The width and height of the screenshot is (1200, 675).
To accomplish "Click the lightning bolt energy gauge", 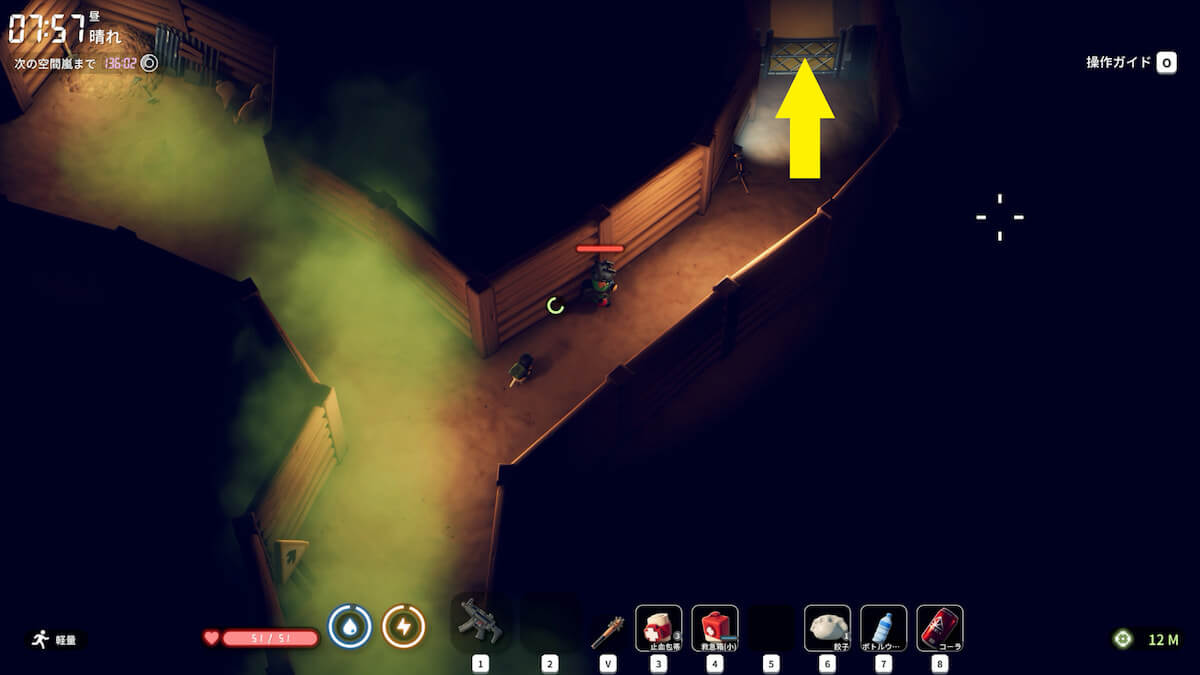I will (404, 627).
